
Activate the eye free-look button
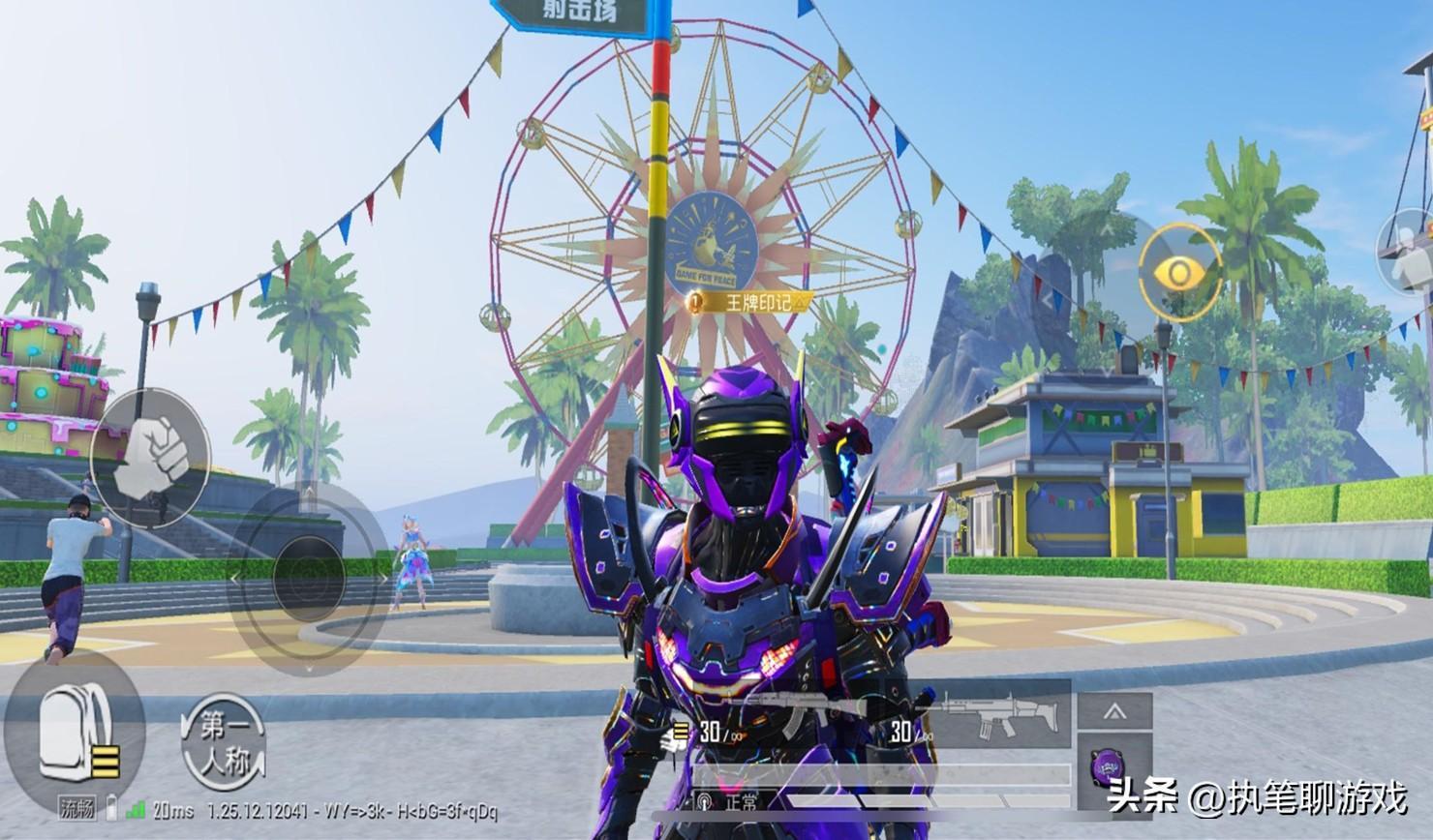click(1179, 274)
